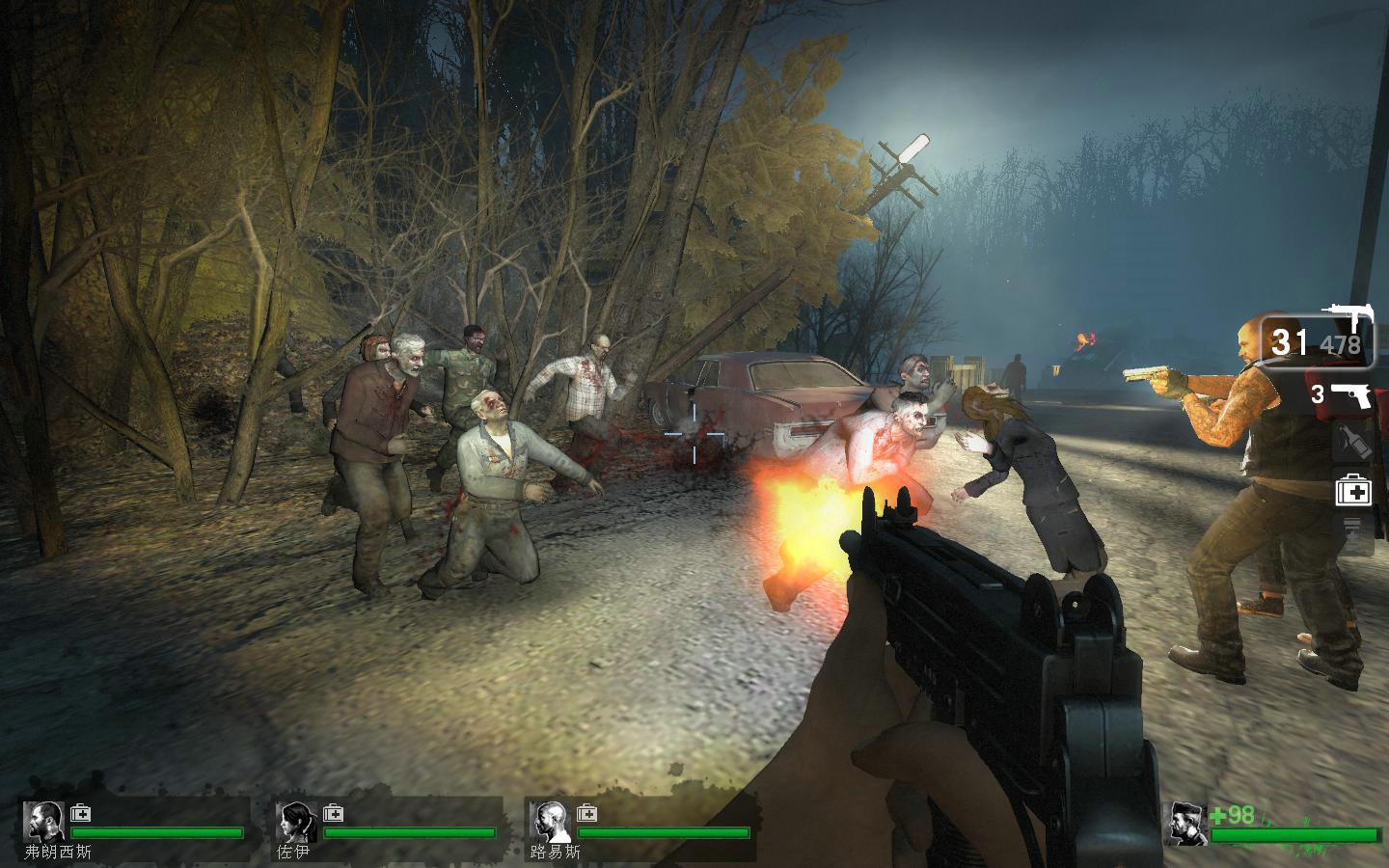Viewport: 1389px width, 868px height.
Task: Select the first aid kit slot
Action: pos(1353,492)
